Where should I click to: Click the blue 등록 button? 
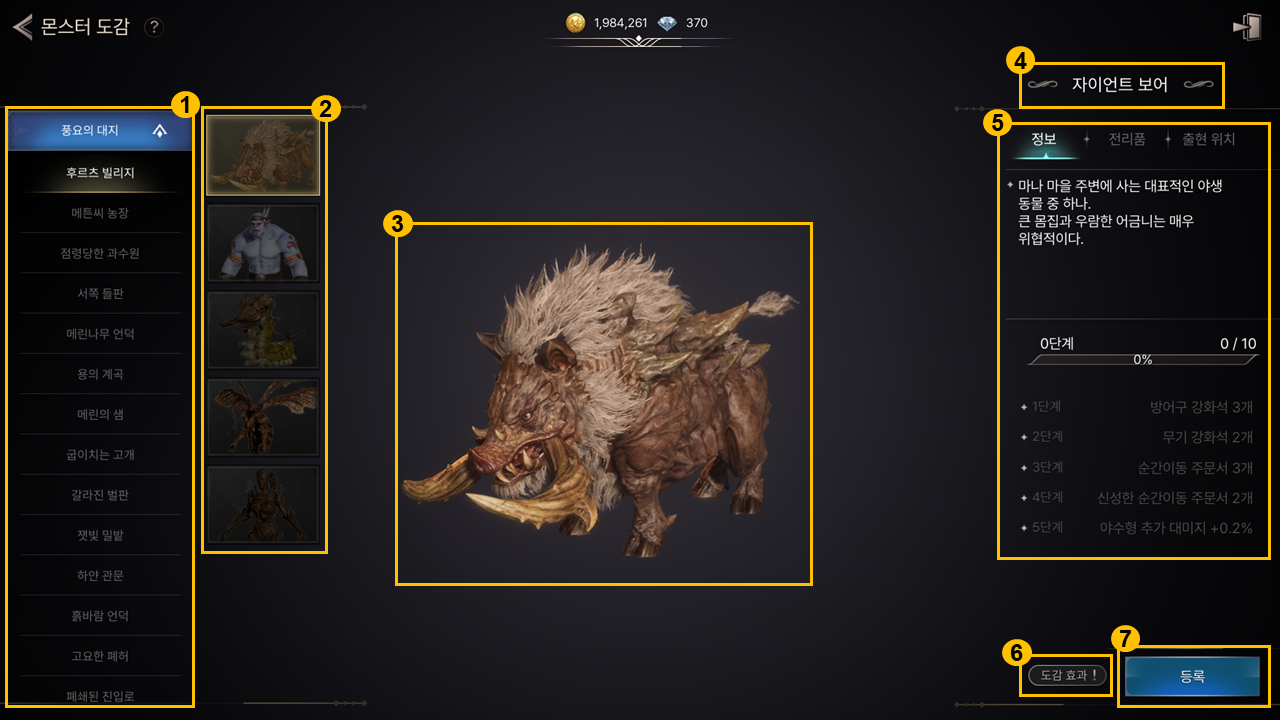(1192, 677)
